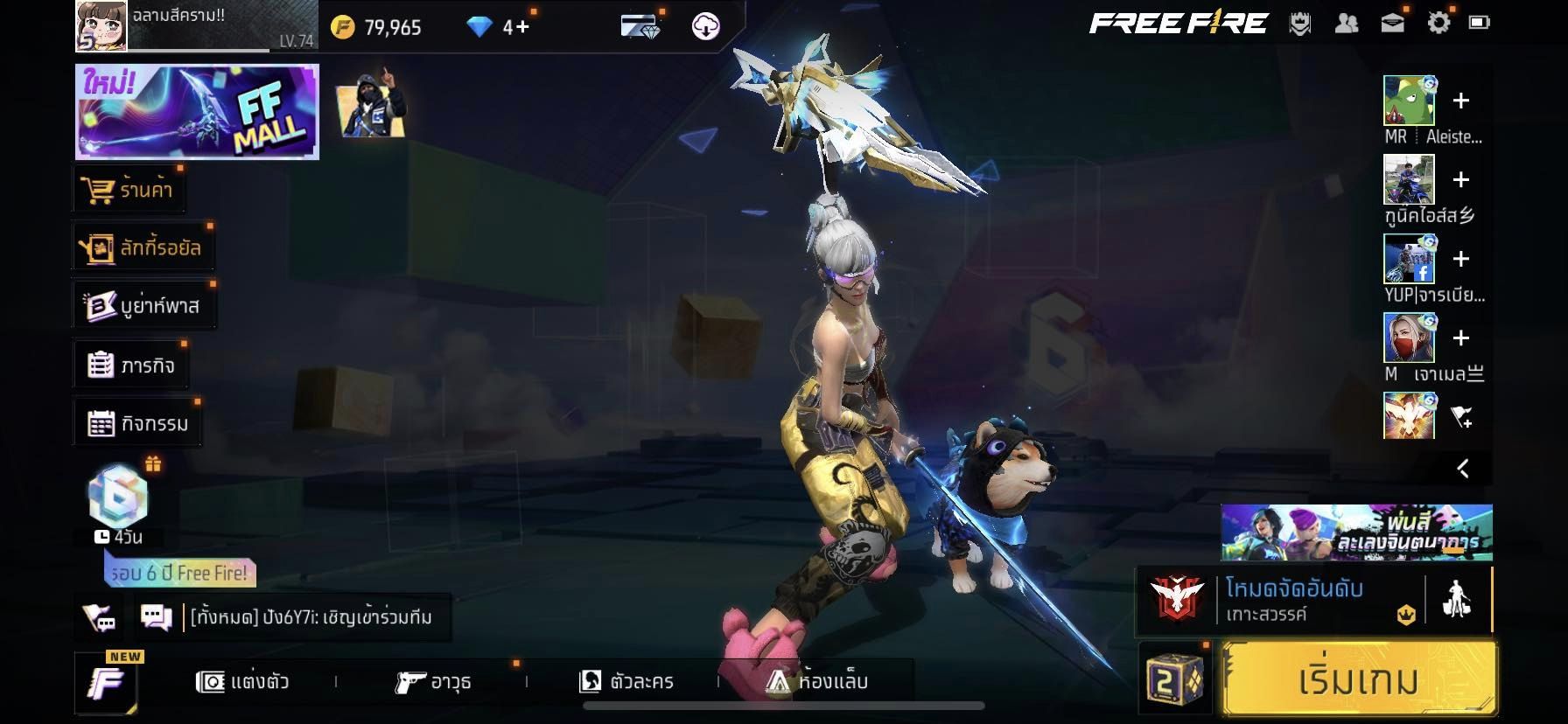Switch to the แต่งตัว outfit tab

[243, 681]
